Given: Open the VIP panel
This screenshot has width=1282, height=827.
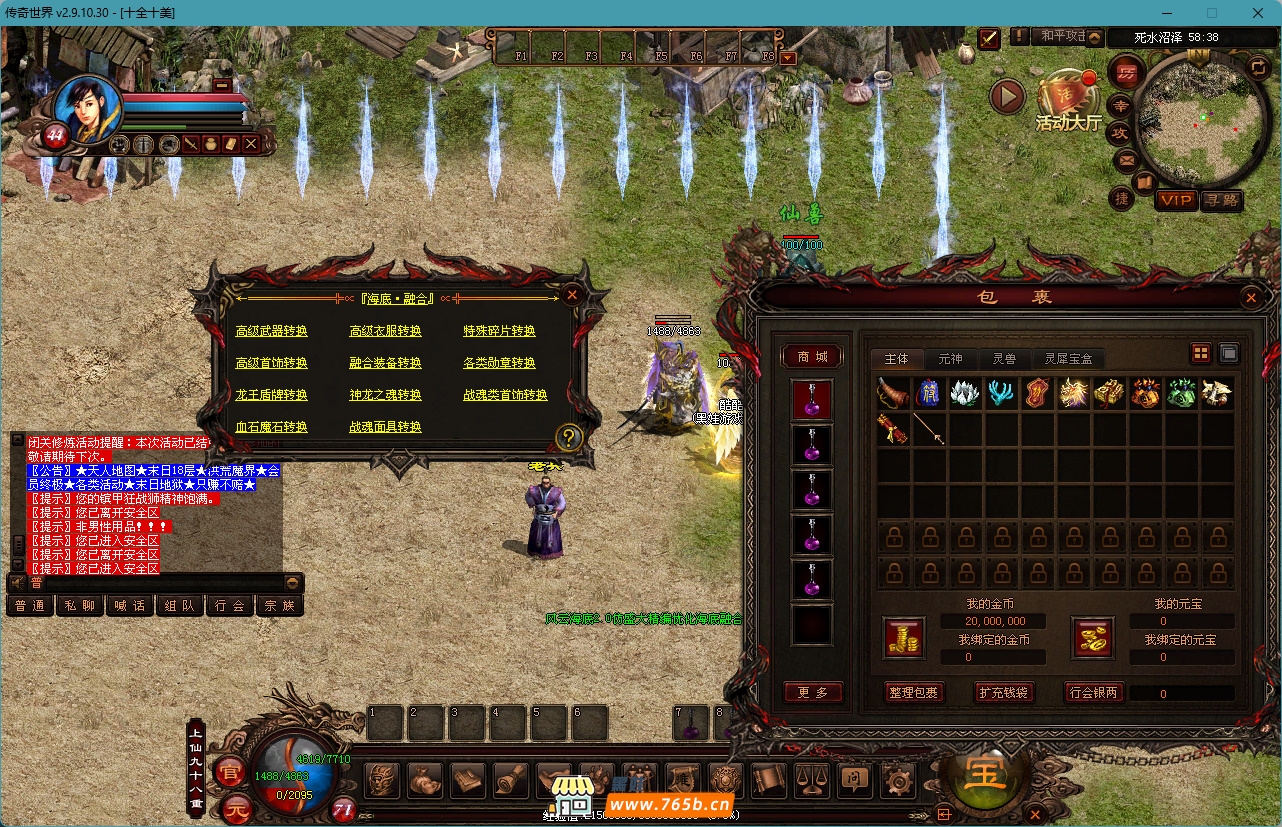Looking at the screenshot, I should pos(1176,200).
